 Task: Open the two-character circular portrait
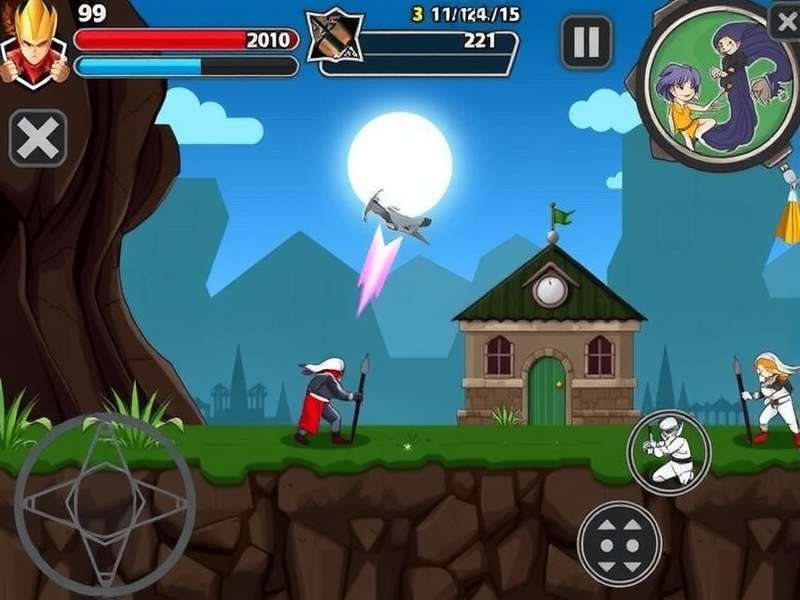(709, 87)
